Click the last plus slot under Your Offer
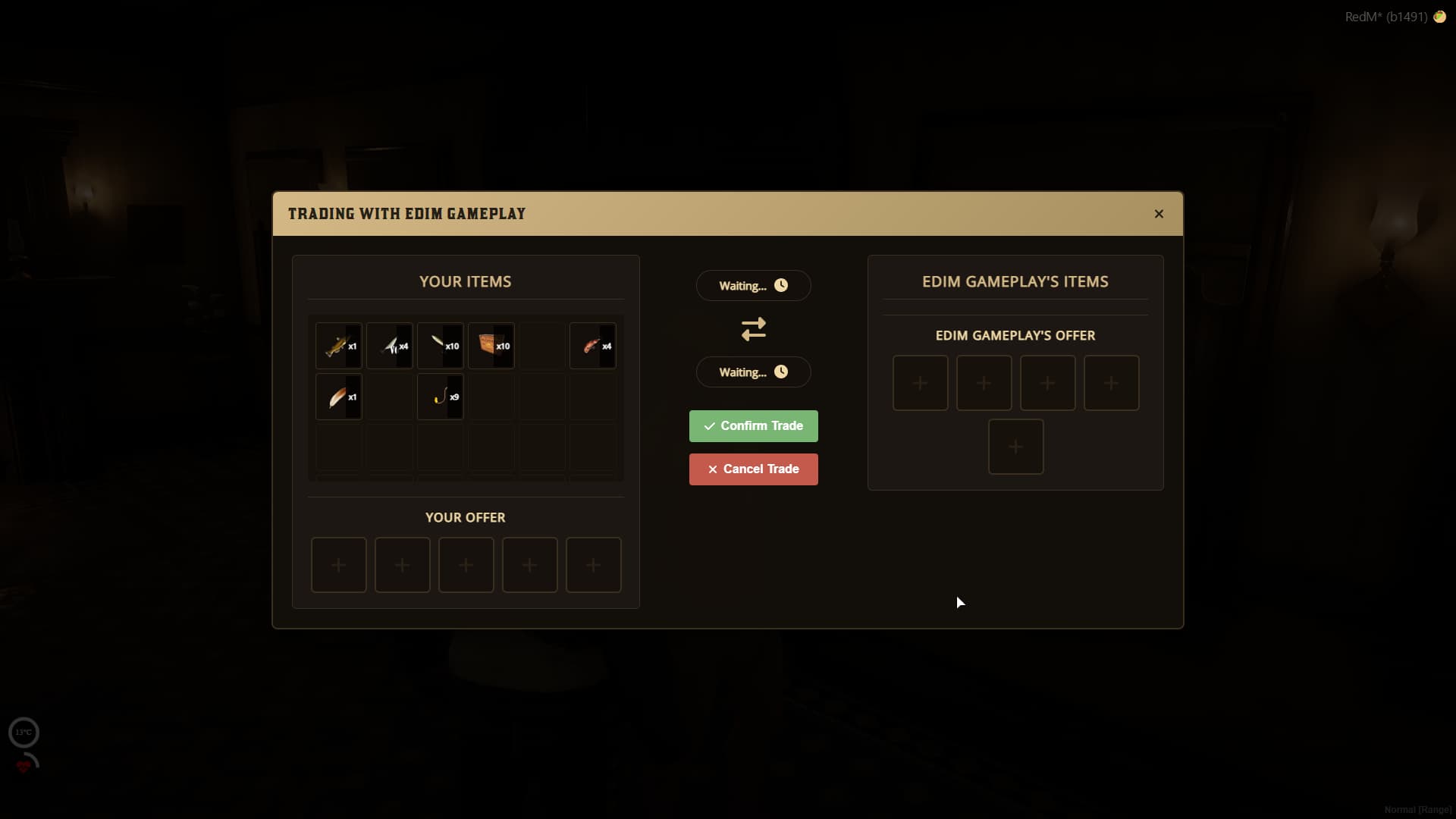Viewport: 1456px width, 819px height. (x=594, y=565)
